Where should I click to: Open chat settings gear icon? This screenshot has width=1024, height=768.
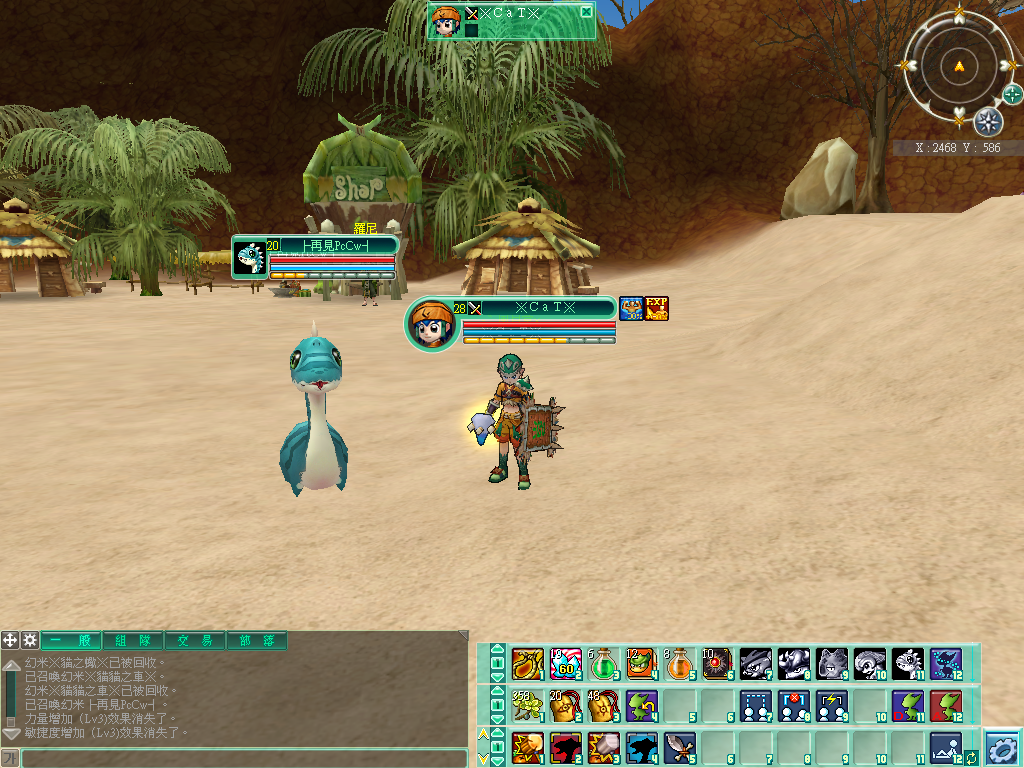point(30,640)
